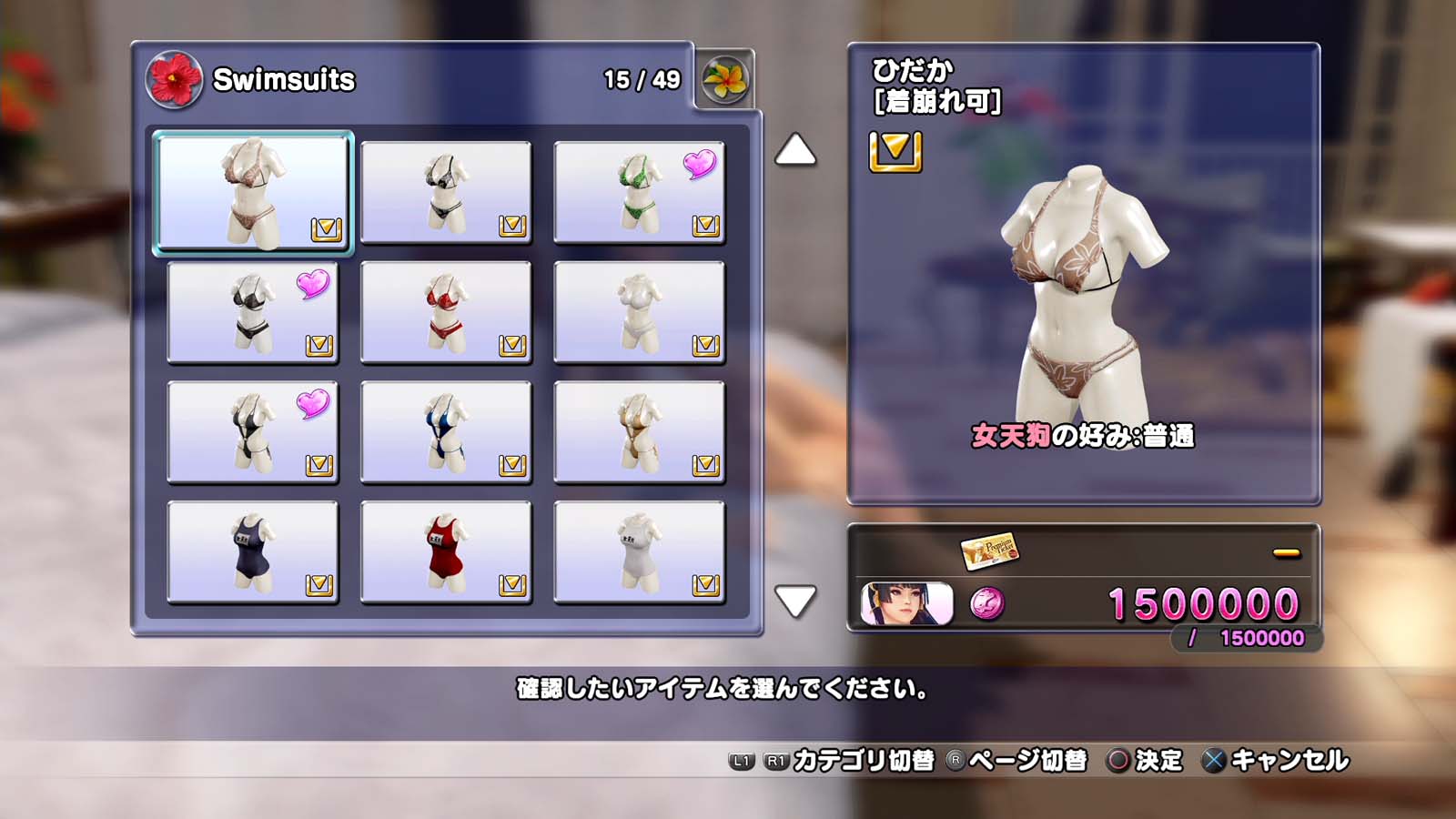Select the navy one-piece school swimsuit
The height and width of the screenshot is (819, 1456).
(x=252, y=552)
